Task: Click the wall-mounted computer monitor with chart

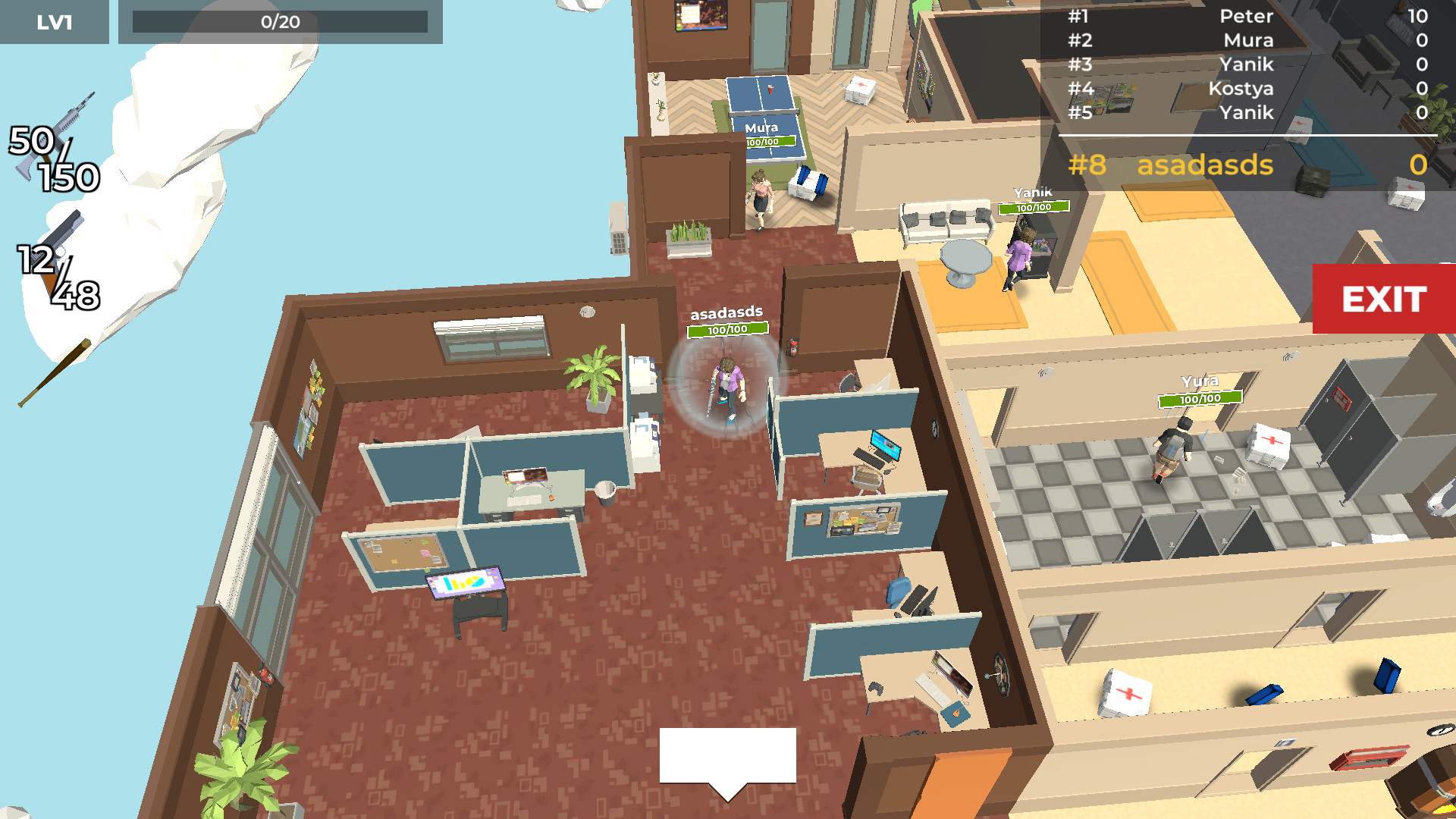Action: pyautogui.click(x=465, y=584)
